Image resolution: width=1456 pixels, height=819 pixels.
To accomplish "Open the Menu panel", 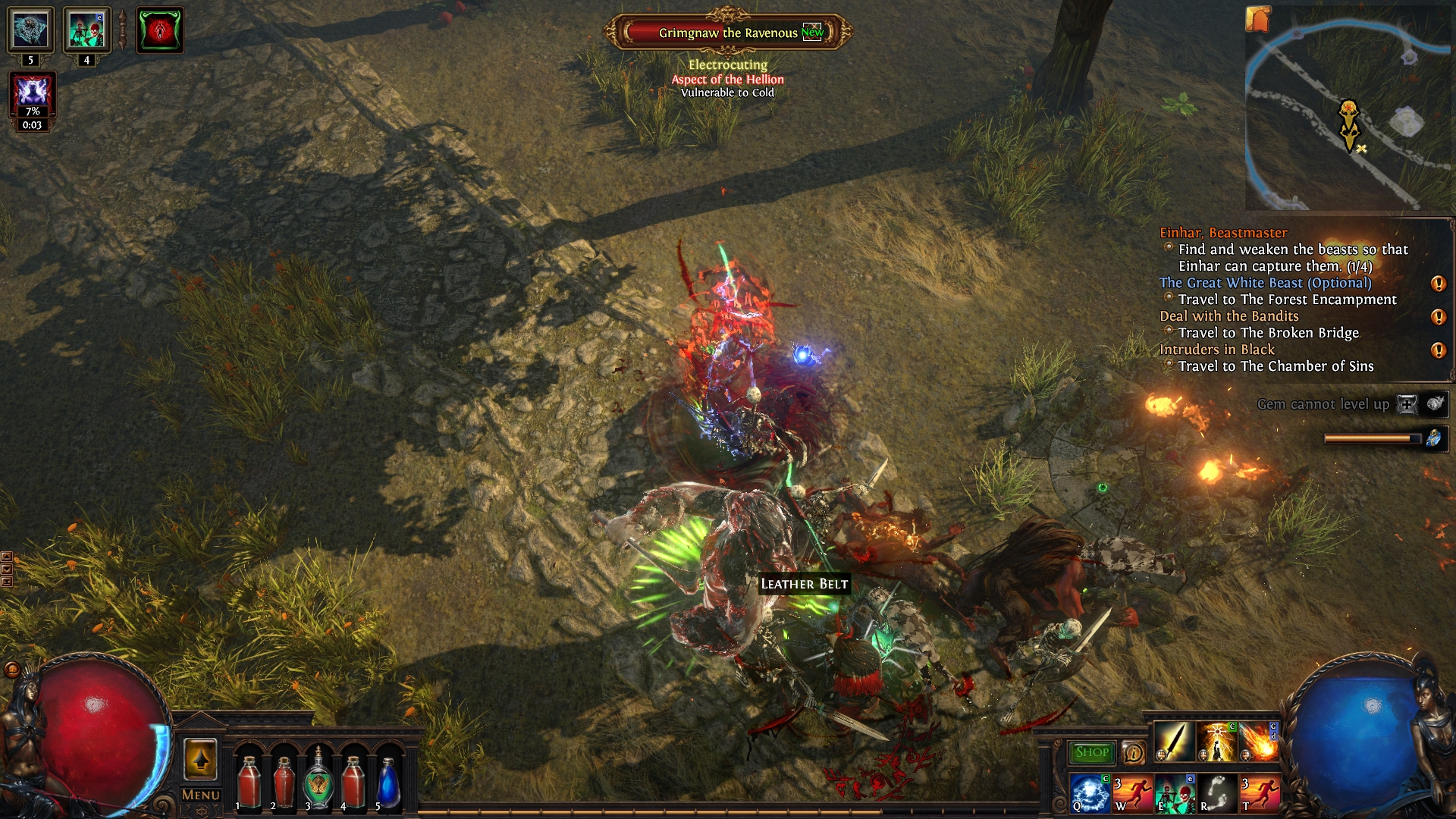I will [x=200, y=795].
